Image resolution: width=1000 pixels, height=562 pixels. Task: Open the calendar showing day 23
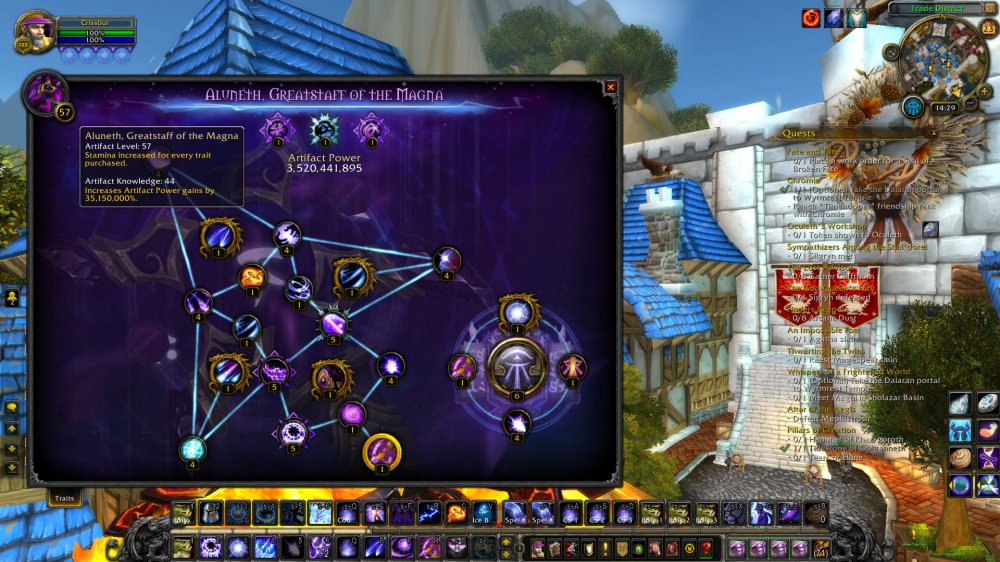(988, 27)
